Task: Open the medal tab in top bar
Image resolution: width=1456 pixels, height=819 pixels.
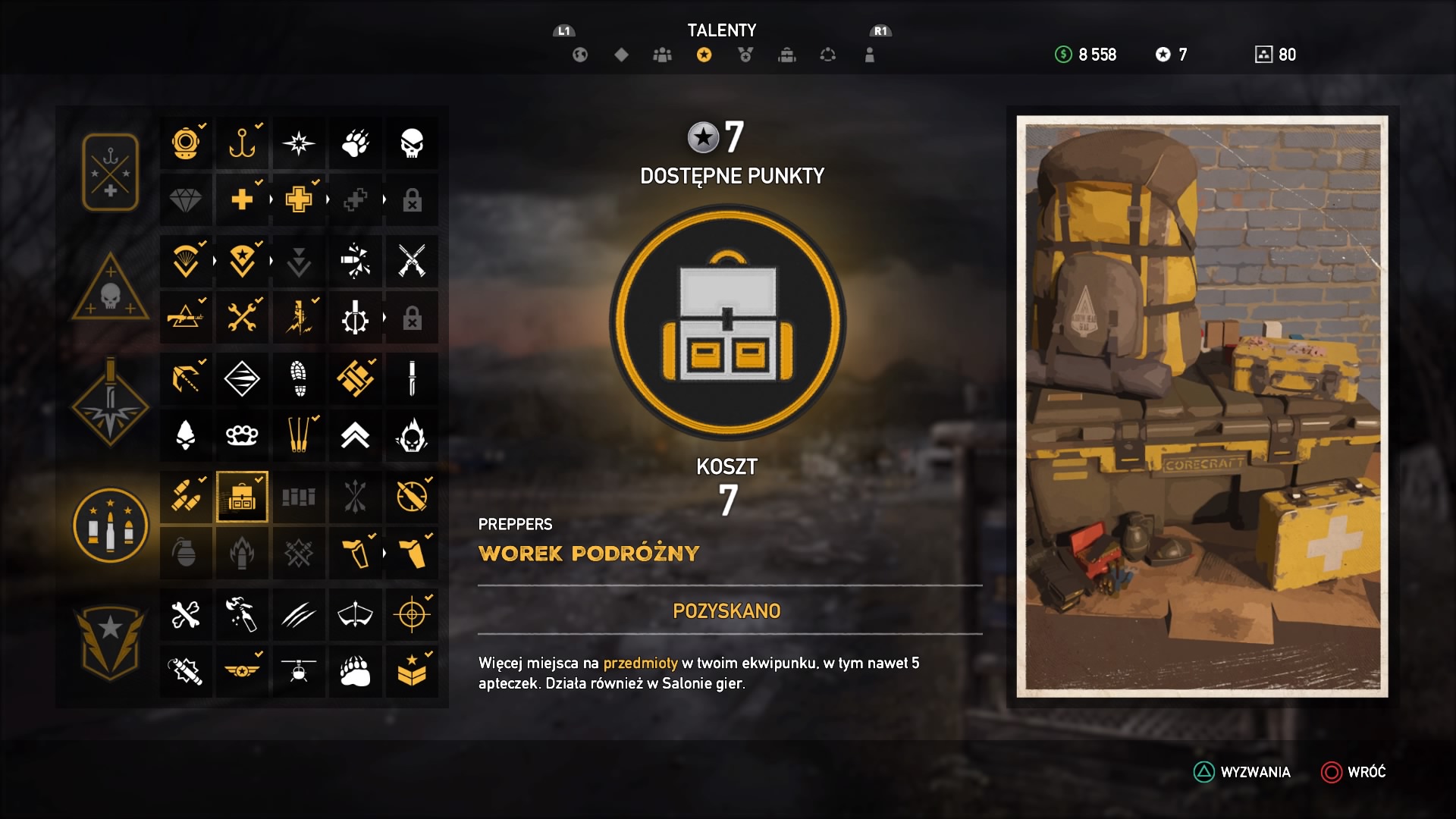Action: click(x=745, y=55)
